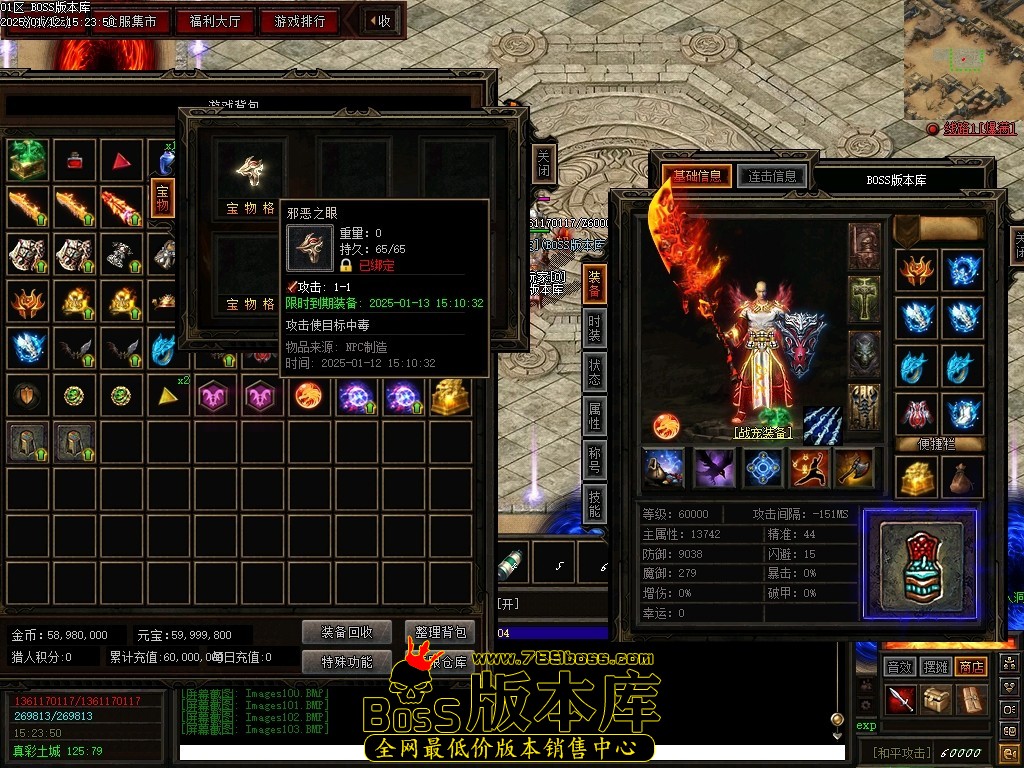The image size is (1024, 768).
Task: Select the golden treasure chest in bag
Action: coord(448,397)
